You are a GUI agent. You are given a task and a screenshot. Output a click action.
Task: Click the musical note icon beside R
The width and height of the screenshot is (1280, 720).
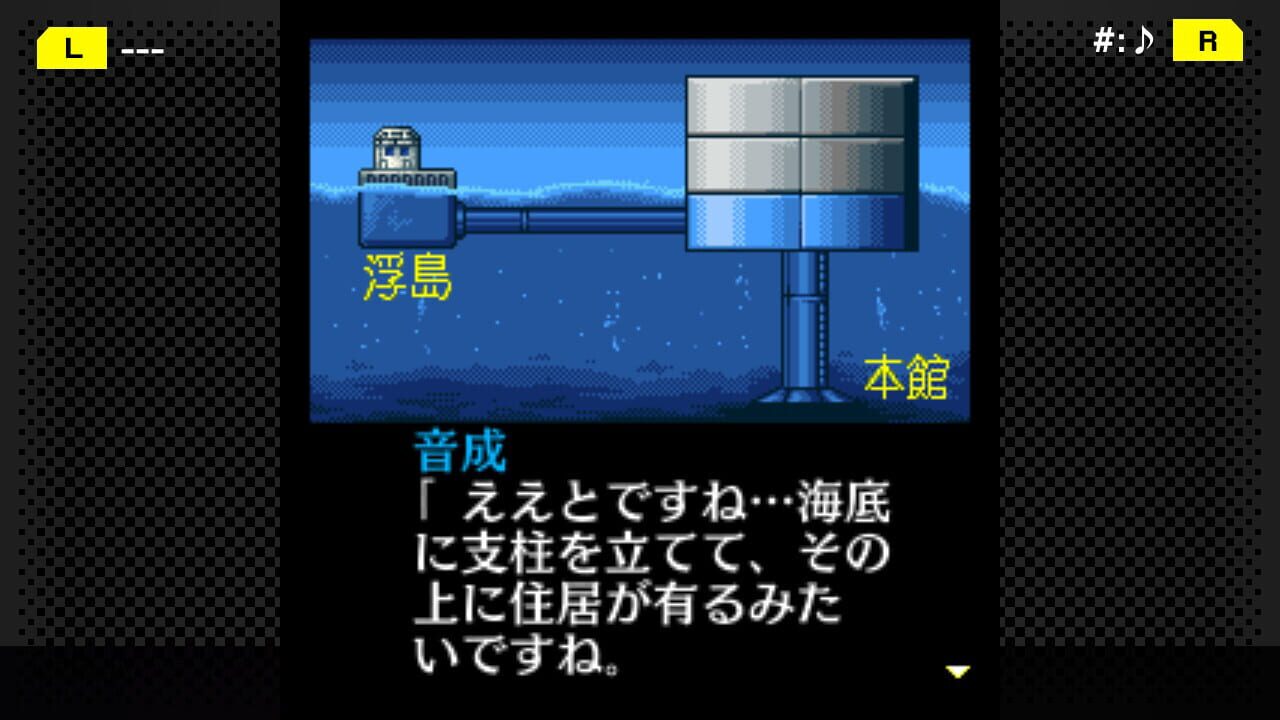(x=1145, y=41)
